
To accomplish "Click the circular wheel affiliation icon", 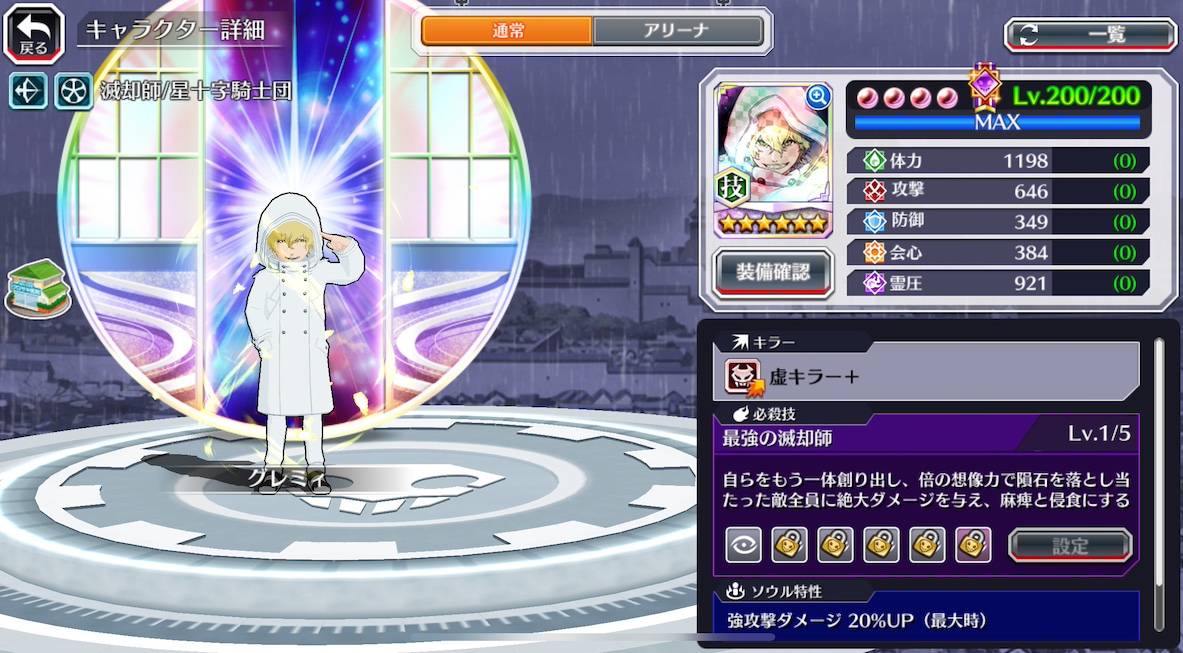I will [73, 91].
